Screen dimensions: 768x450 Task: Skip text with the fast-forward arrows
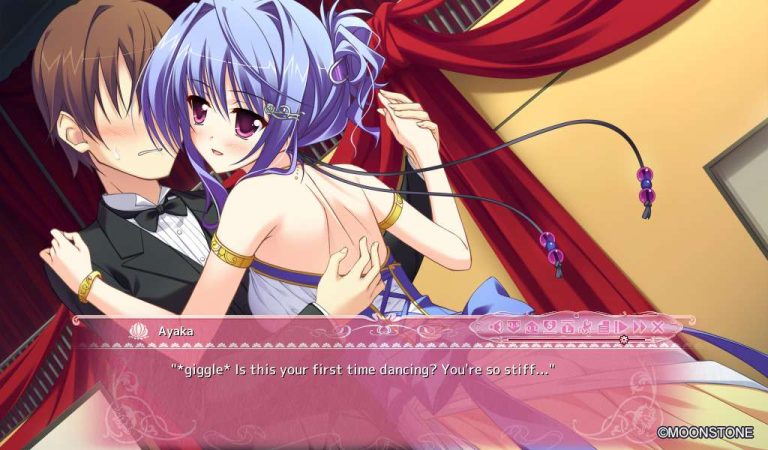pyautogui.click(x=638, y=326)
